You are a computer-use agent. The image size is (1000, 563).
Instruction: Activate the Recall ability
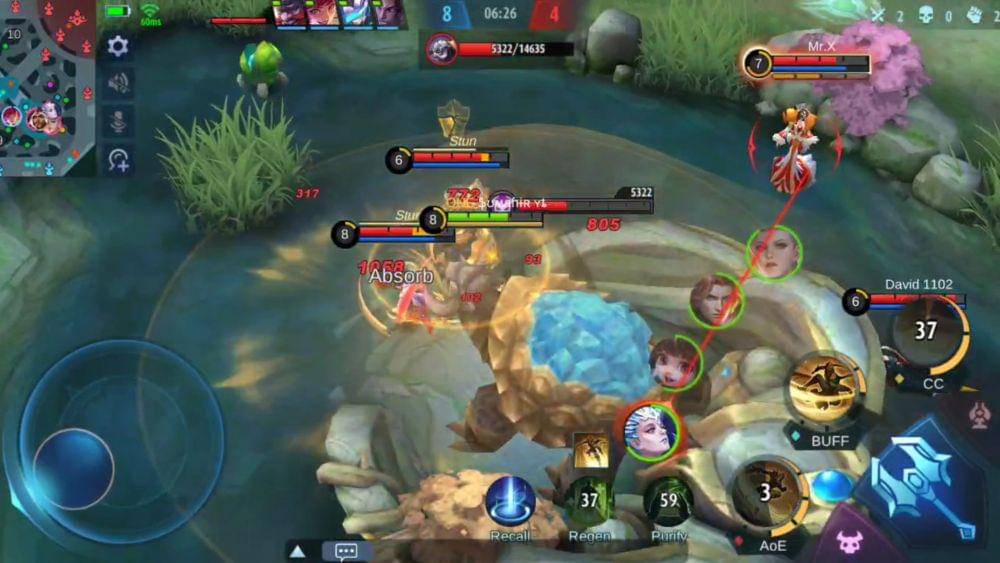pyautogui.click(x=510, y=501)
